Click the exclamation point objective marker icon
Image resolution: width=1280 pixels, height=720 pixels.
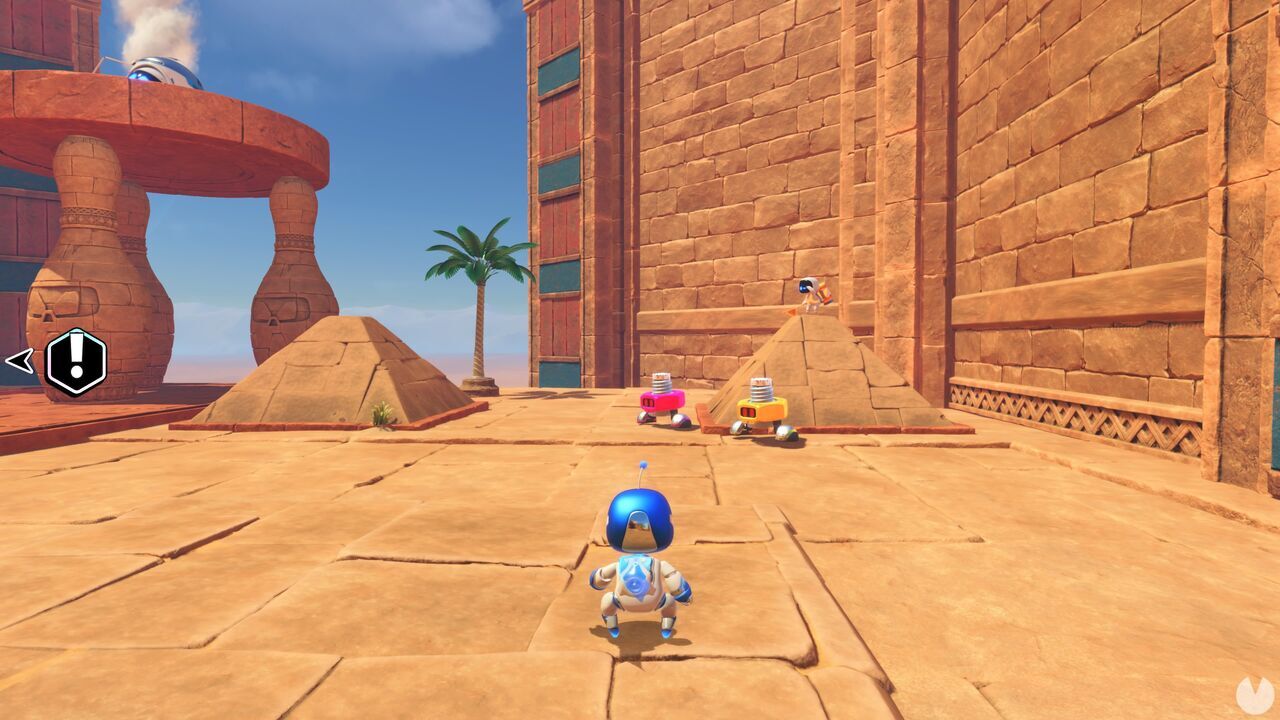[75, 363]
